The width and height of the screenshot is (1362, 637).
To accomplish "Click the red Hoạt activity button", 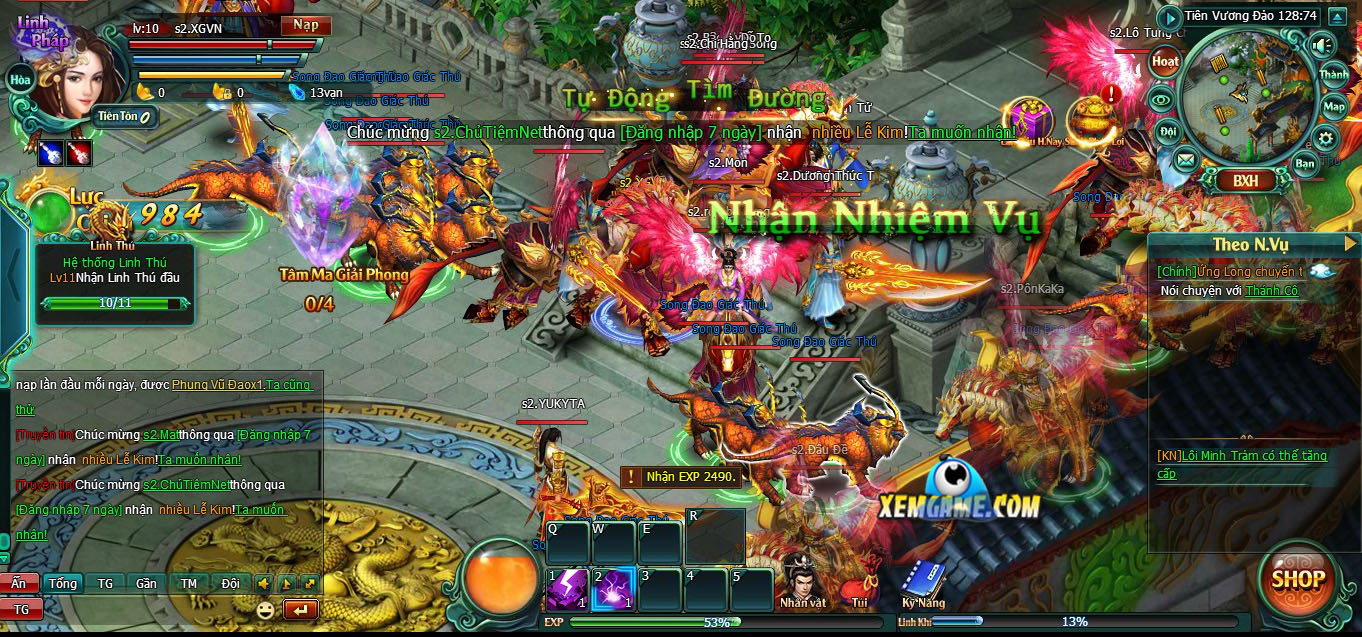I will tap(1165, 62).
